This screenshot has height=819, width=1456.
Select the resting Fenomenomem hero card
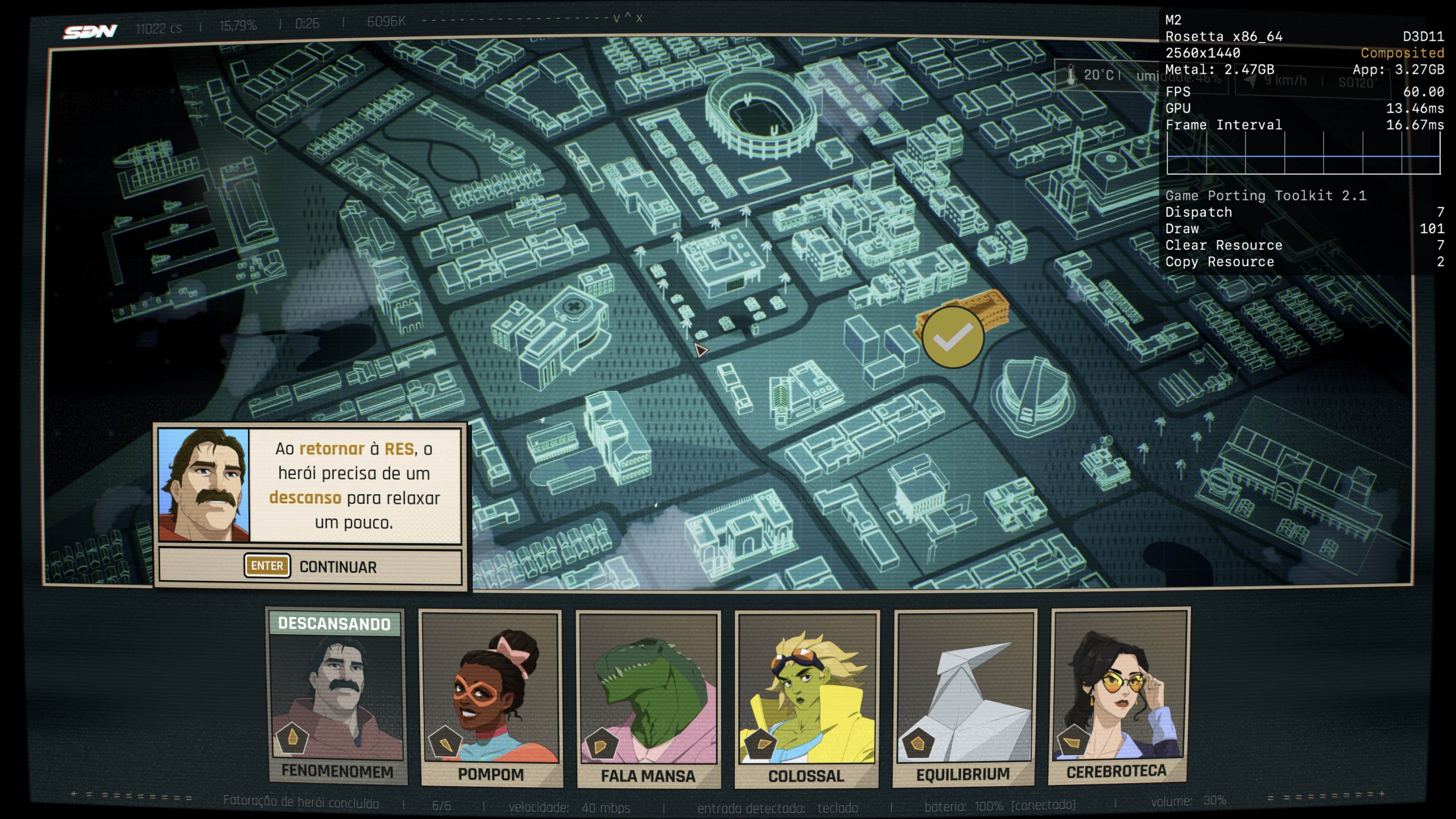(x=337, y=696)
